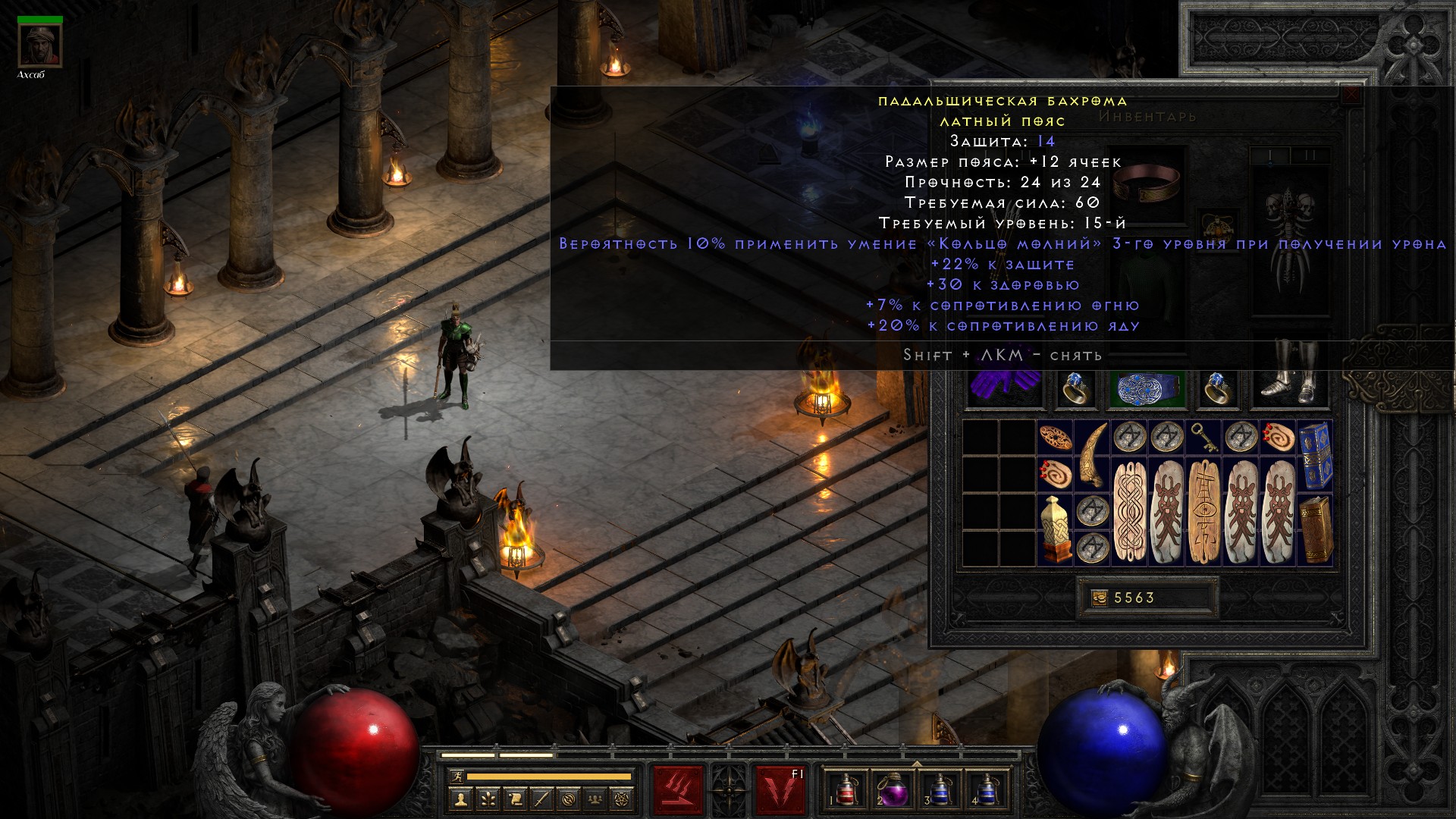Screen dimensions: 1456x819
Task: Close the inventory panel
Action: [x=1351, y=96]
